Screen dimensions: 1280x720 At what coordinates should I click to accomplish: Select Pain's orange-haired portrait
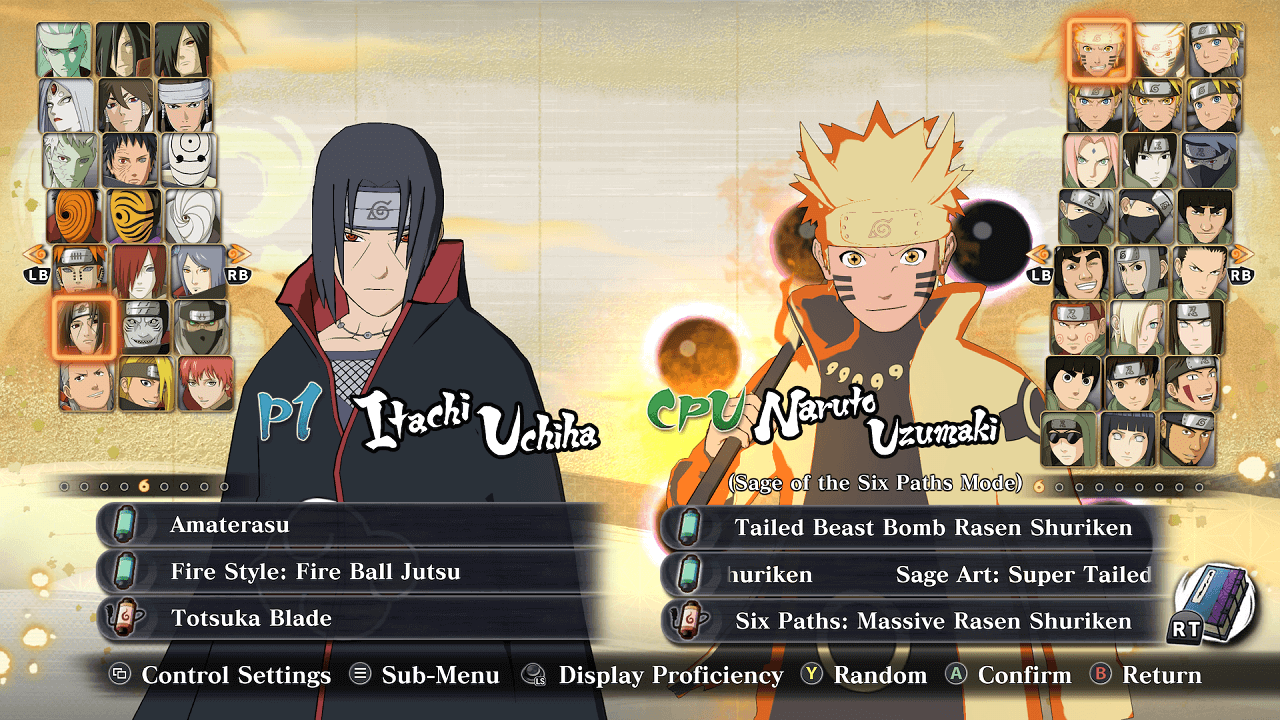[80, 271]
